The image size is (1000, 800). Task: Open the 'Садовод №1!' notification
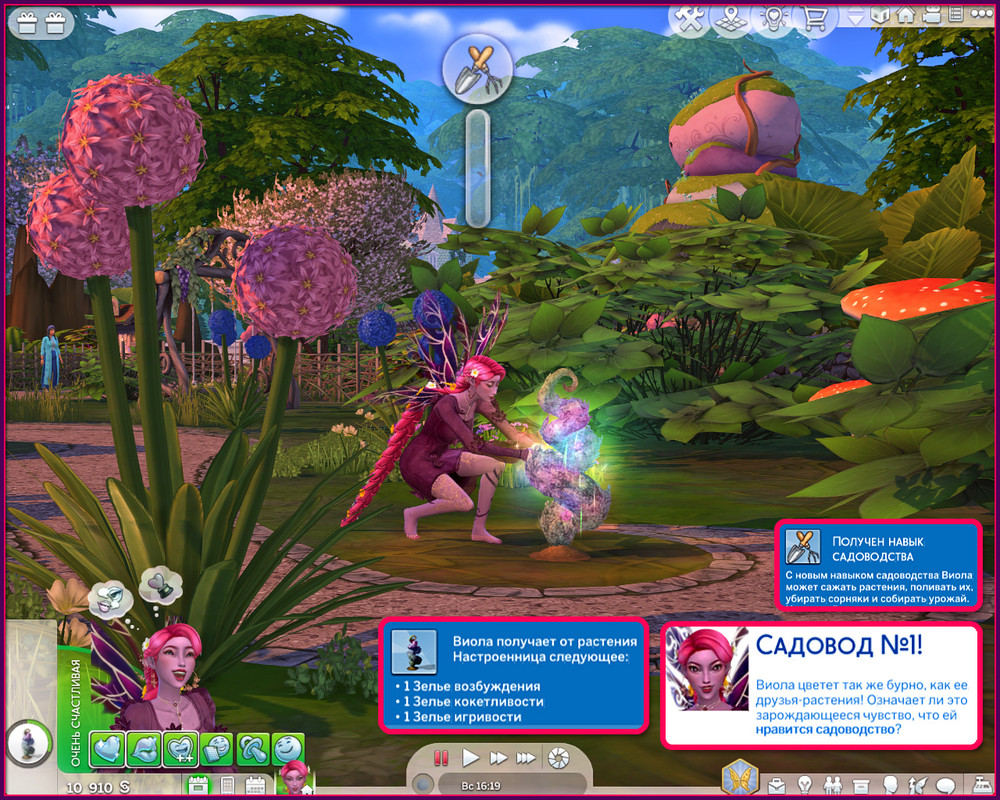tap(820, 685)
